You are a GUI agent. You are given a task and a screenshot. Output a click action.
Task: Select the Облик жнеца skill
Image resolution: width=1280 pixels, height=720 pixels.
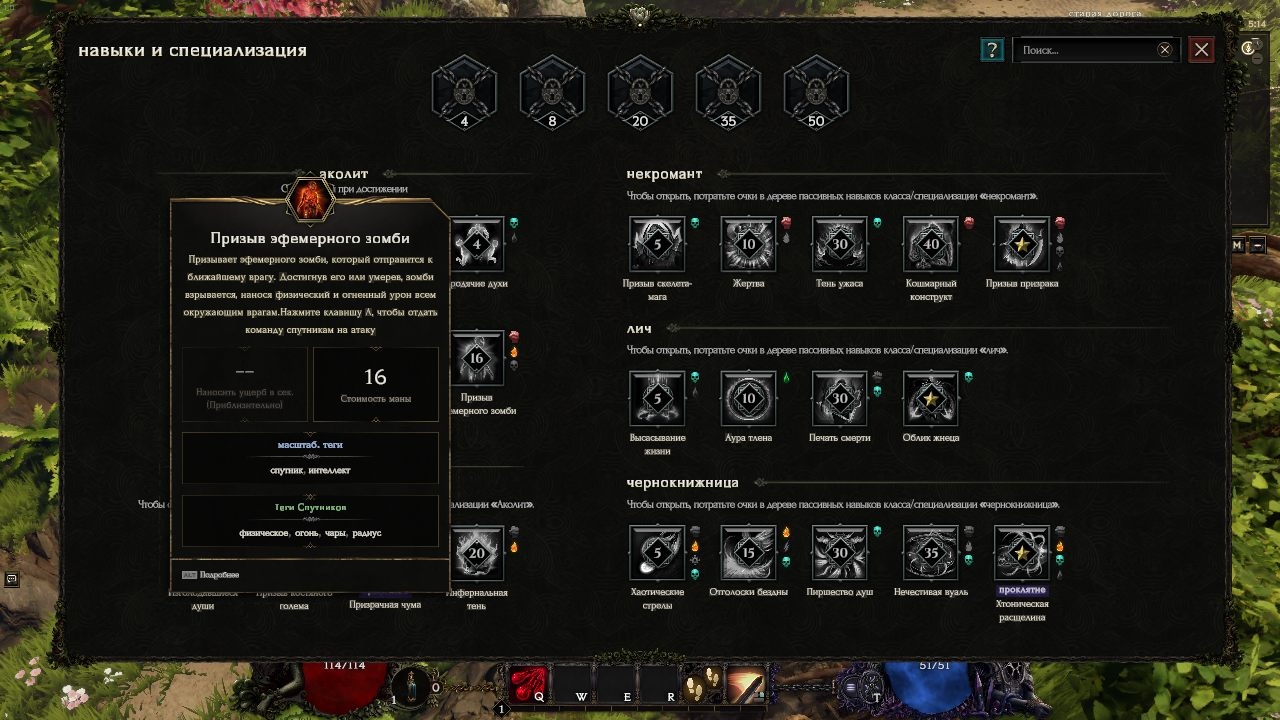tap(930, 398)
